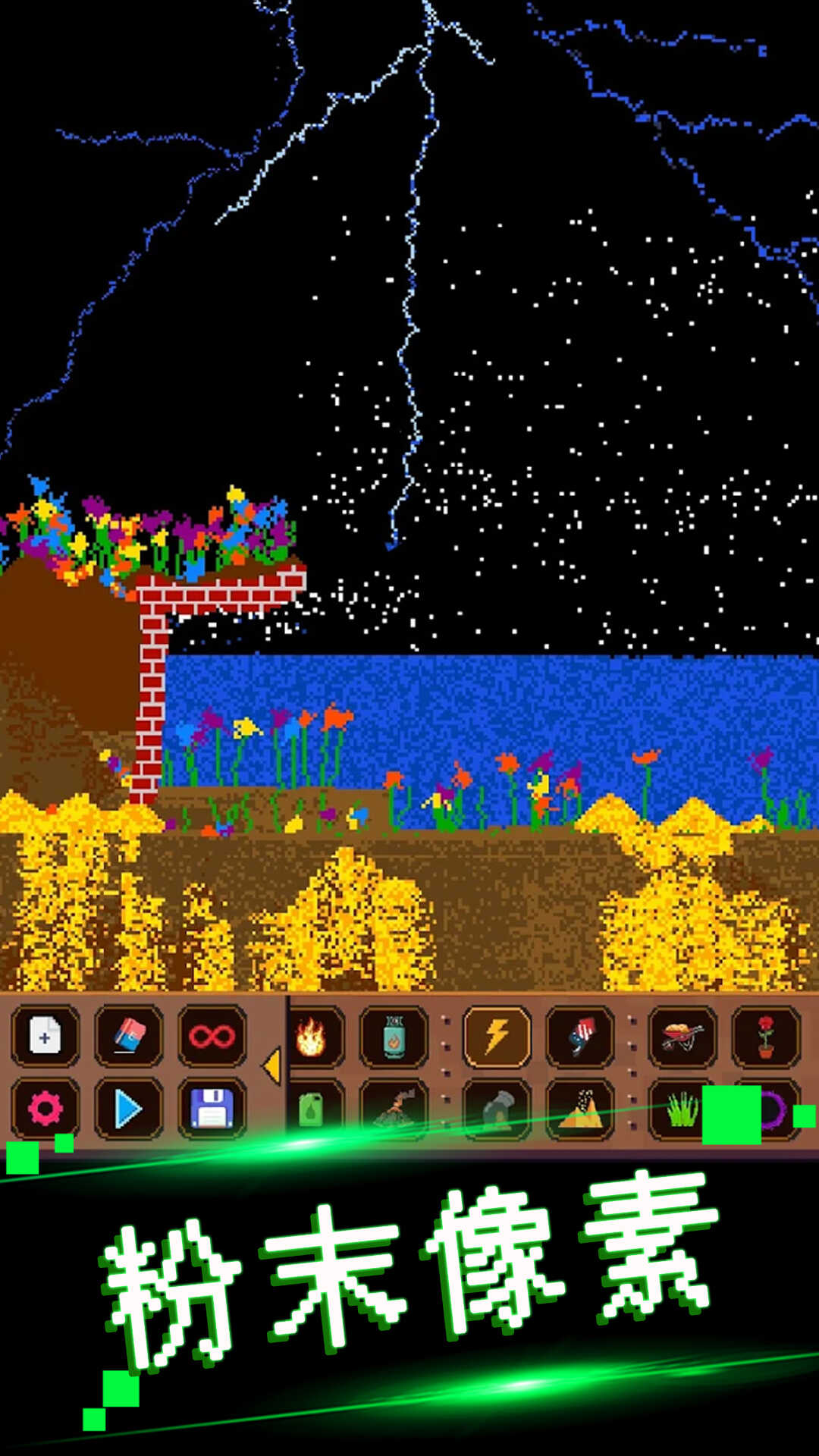Choose the falling sand pile element
The height and width of the screenshot is (1456, 819).
[580, 1110]
